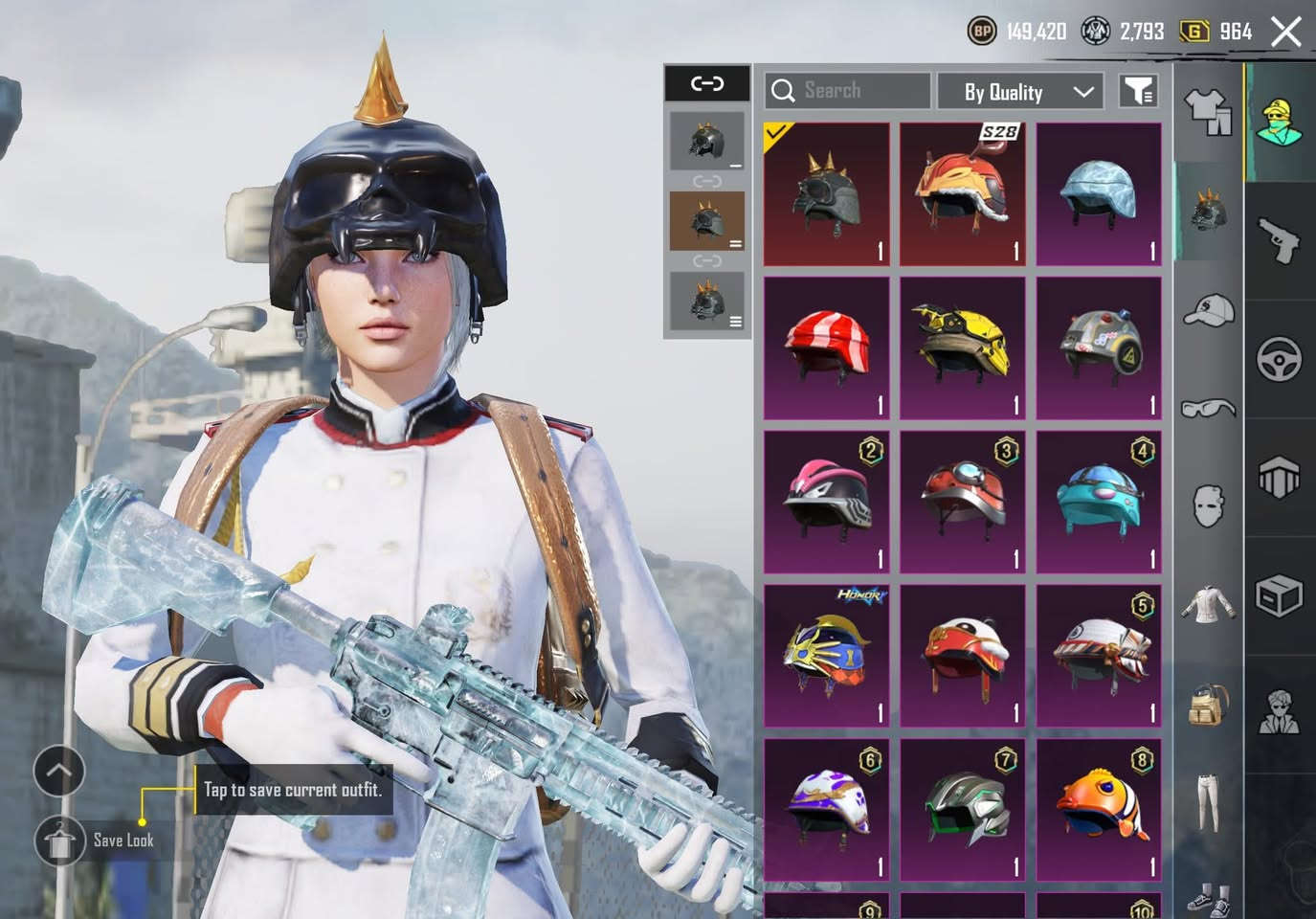
Task: Select the red and white striped helmet
Action: click(x=827, y=348)
